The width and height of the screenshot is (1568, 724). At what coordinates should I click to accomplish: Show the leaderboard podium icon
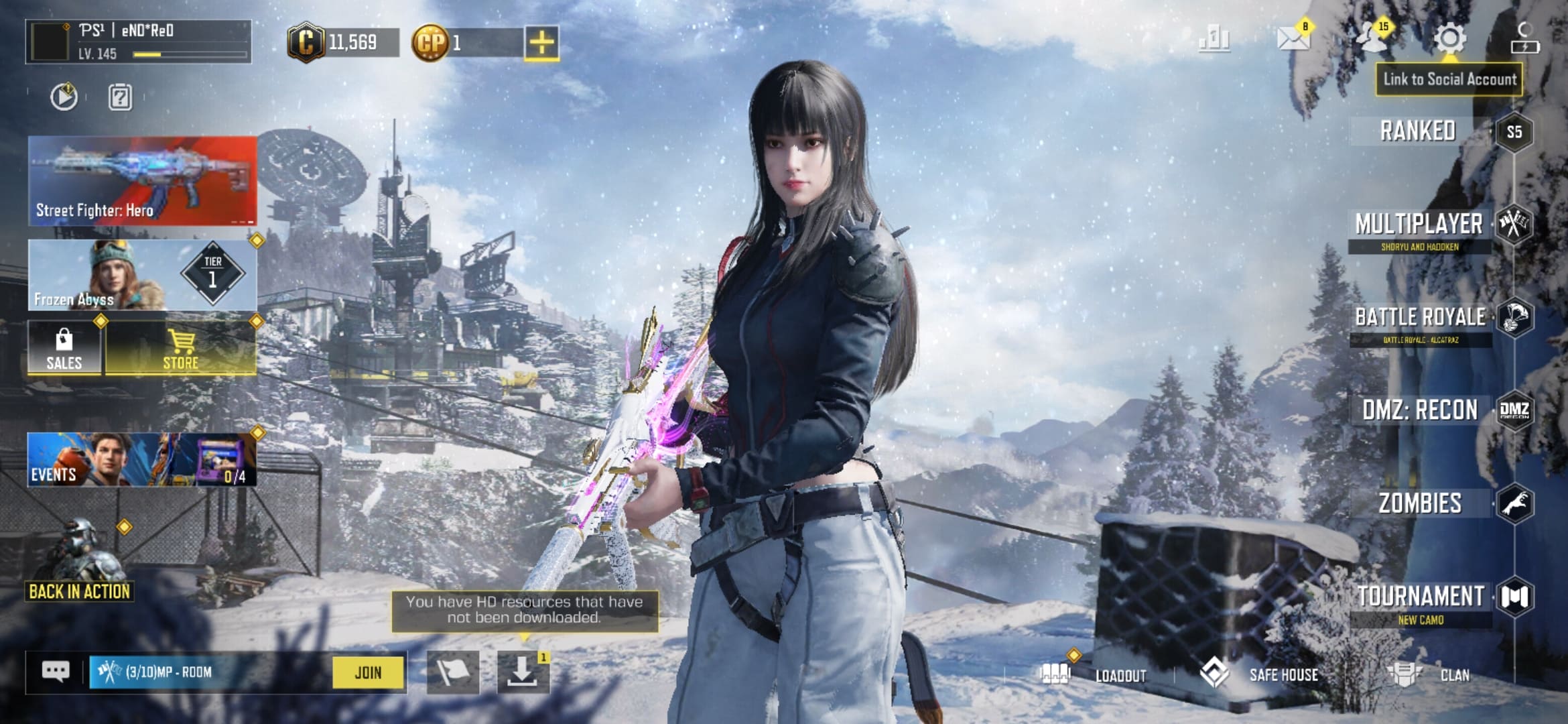click(x=1214, y=39)
